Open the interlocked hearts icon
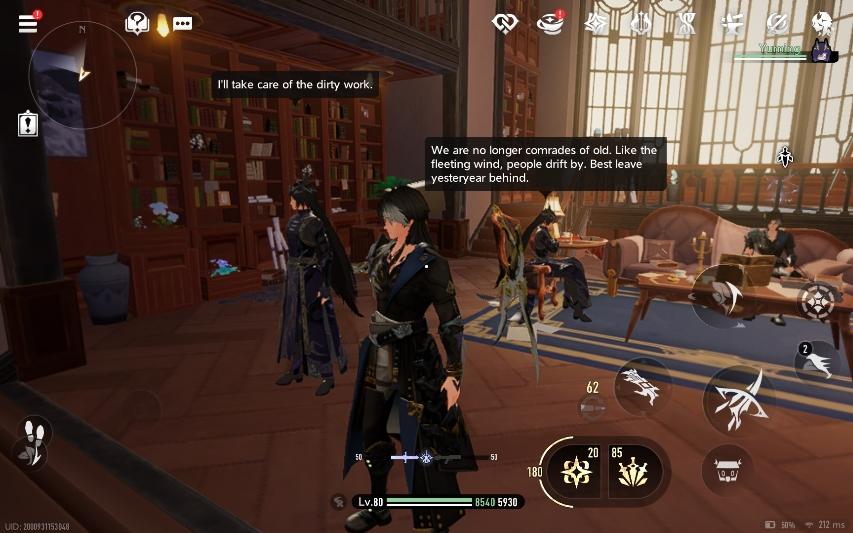 [x=504, y=22]
